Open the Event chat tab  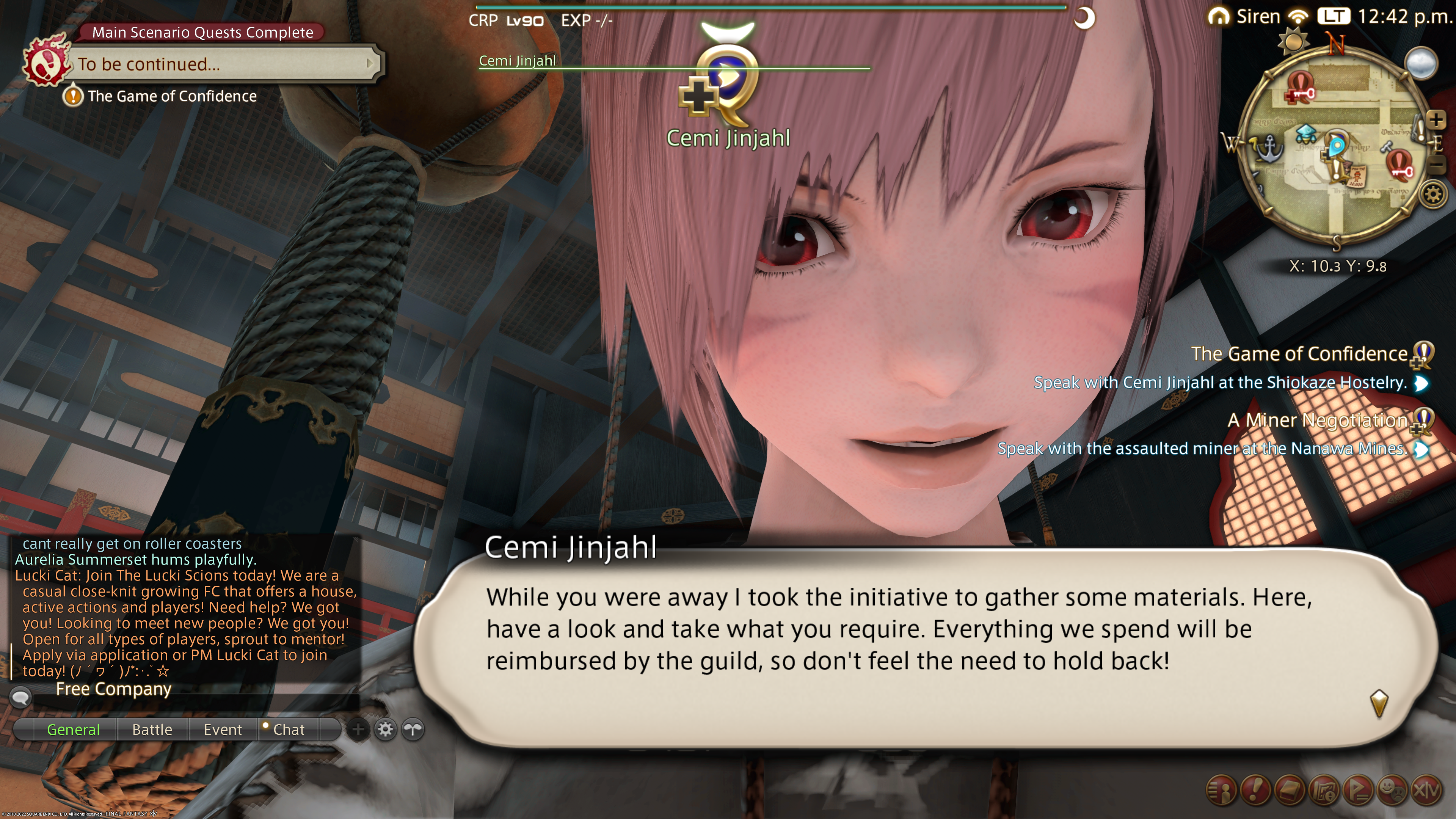point(223,729)
